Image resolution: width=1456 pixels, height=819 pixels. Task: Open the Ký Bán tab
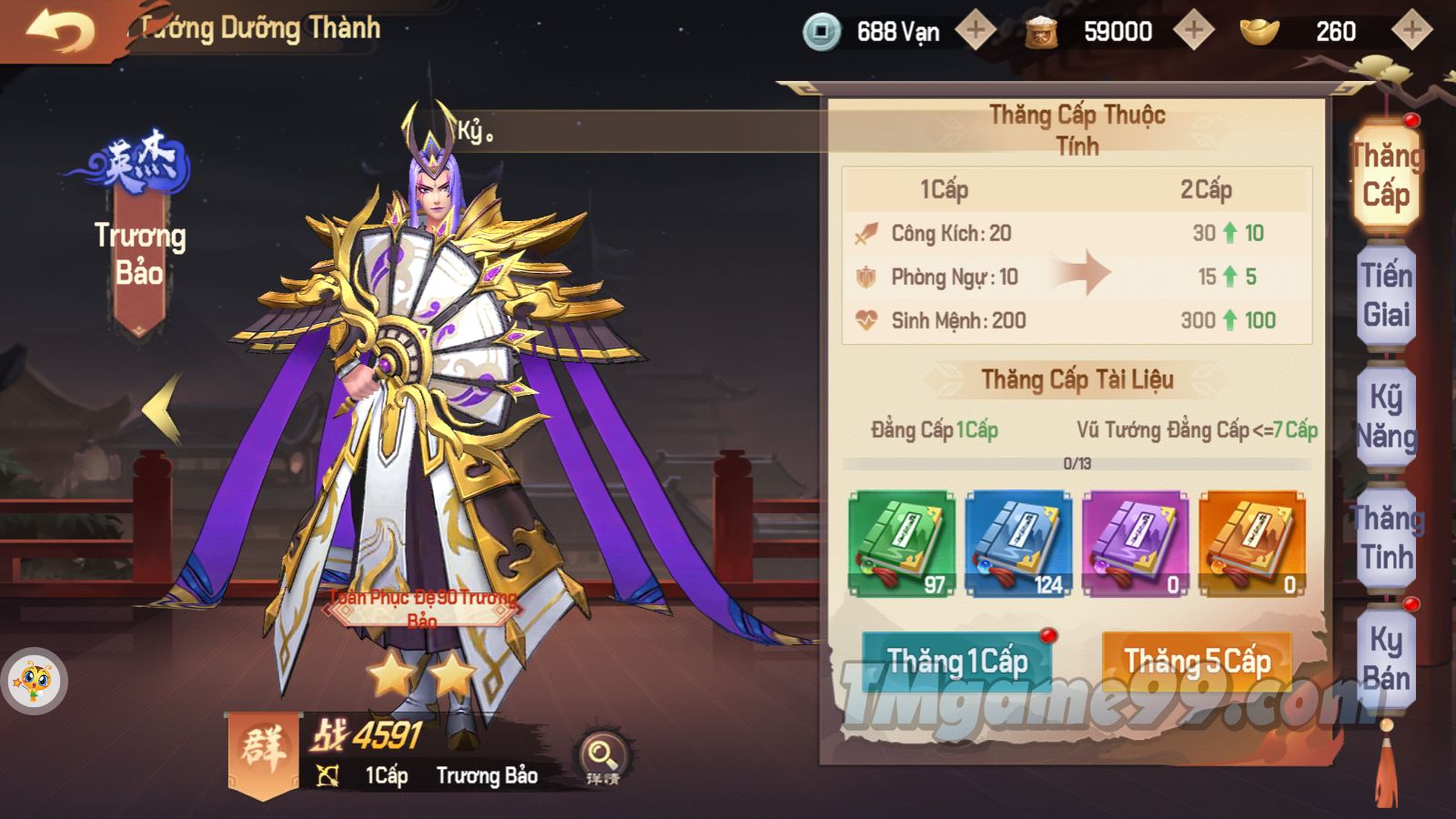[1386, 659]
